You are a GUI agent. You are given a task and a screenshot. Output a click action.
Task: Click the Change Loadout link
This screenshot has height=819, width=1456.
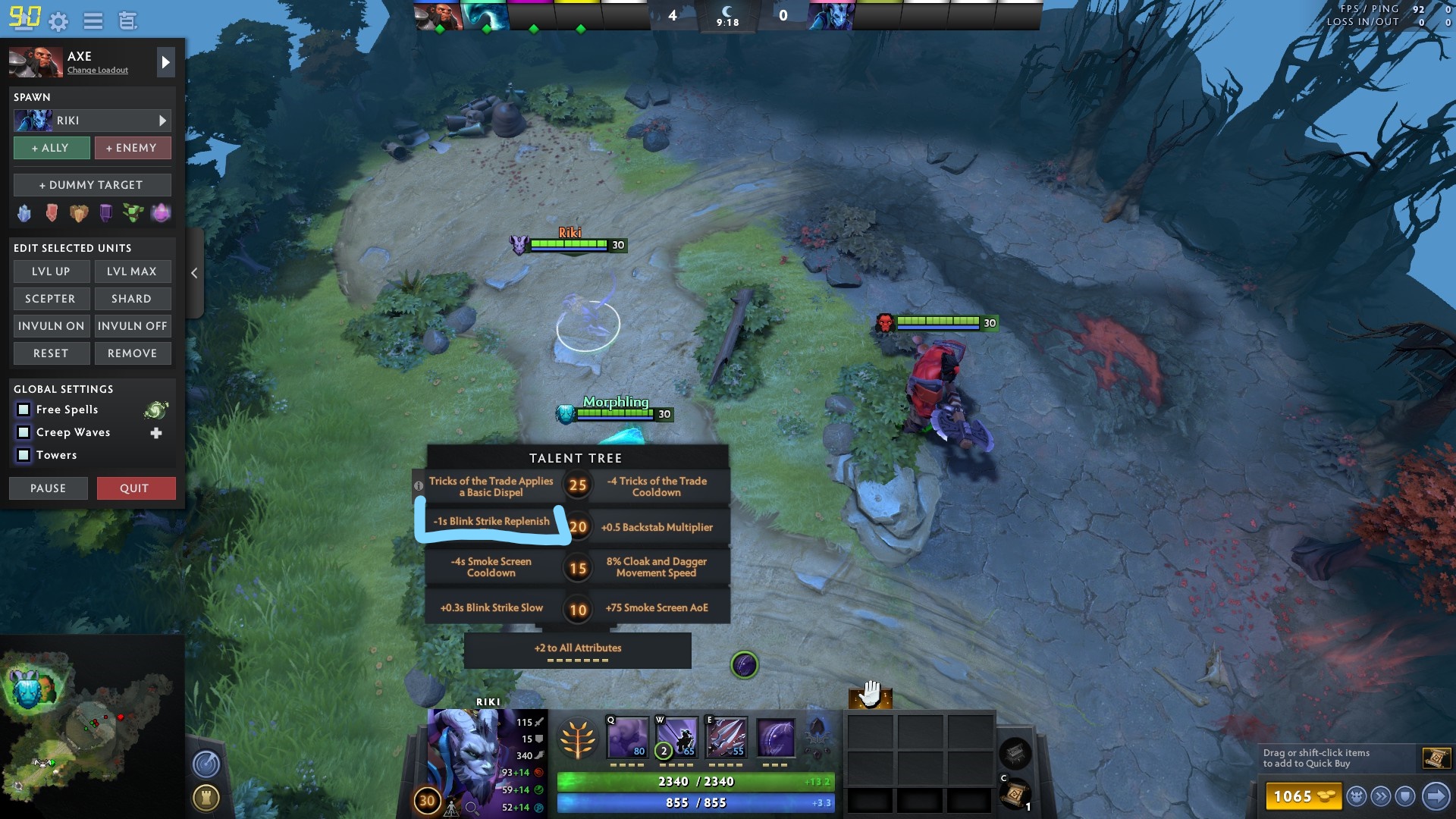(x=99, y=70)
